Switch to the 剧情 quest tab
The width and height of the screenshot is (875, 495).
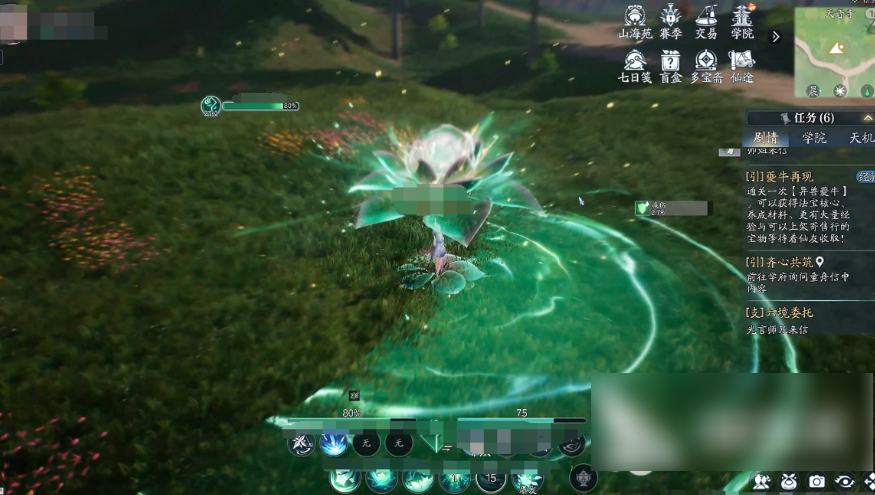click(x=766, y=138)
